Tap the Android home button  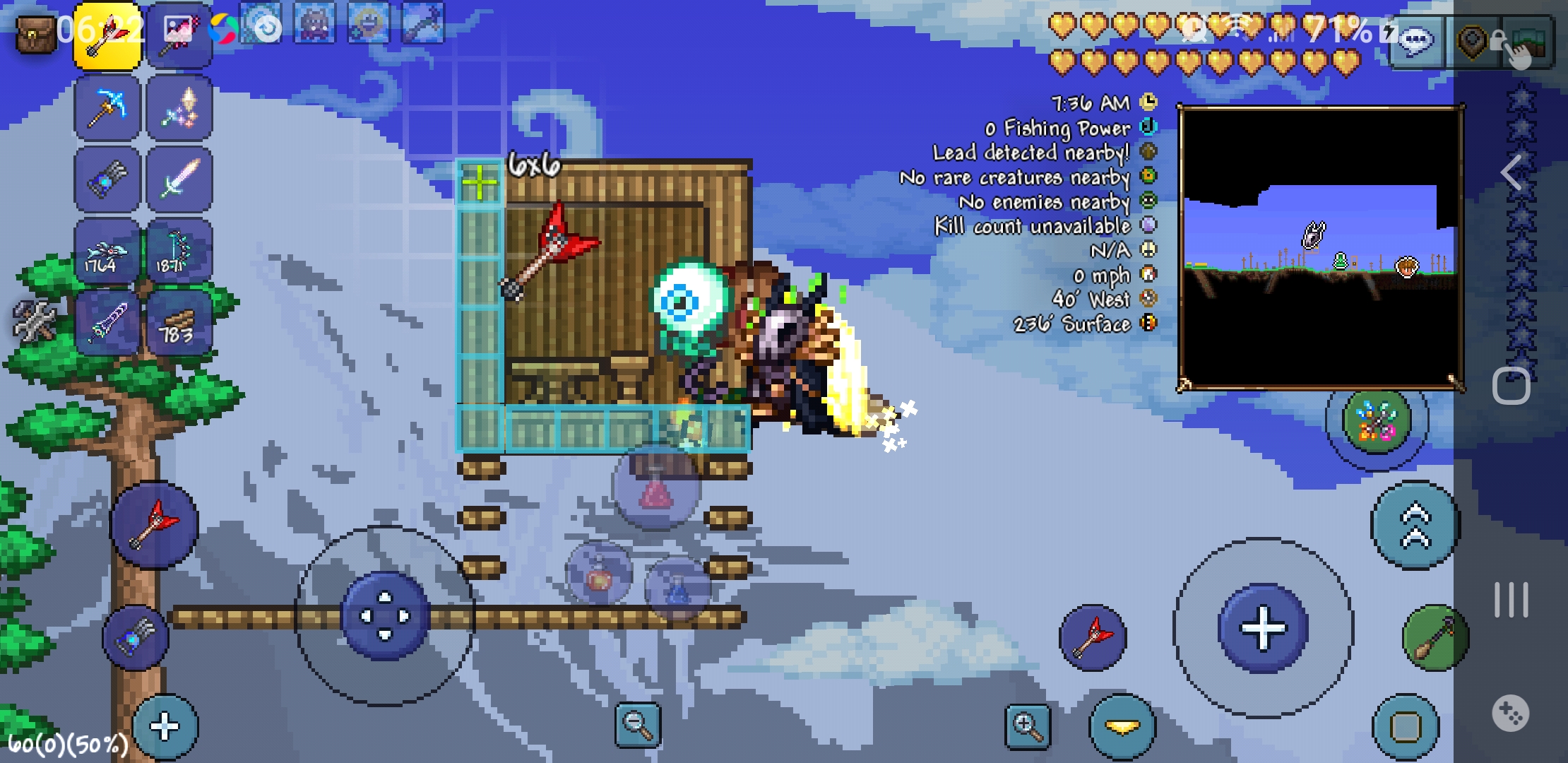1511,386
